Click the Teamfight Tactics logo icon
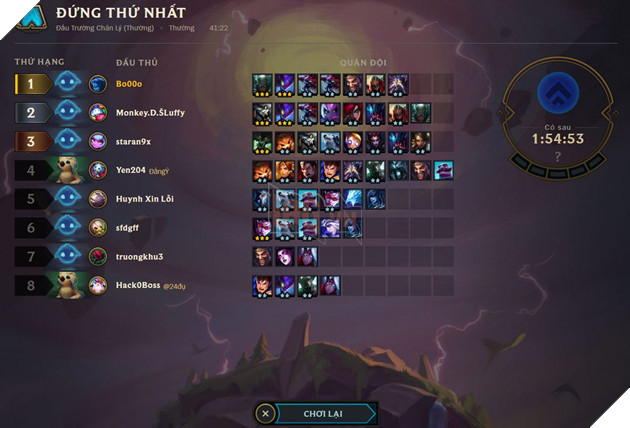This screenshot has width=630, height=428. (x=33, y=17)
